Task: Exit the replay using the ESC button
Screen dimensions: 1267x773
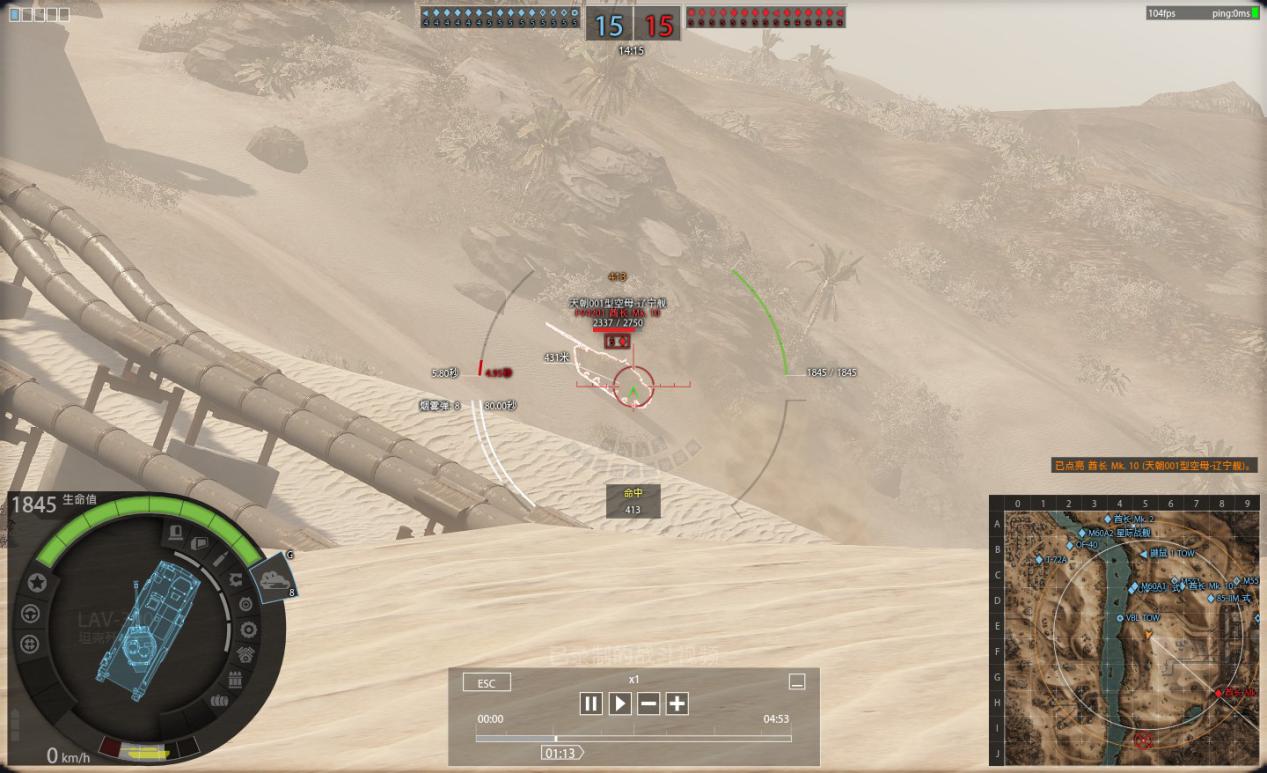Action: pos(487,683)
